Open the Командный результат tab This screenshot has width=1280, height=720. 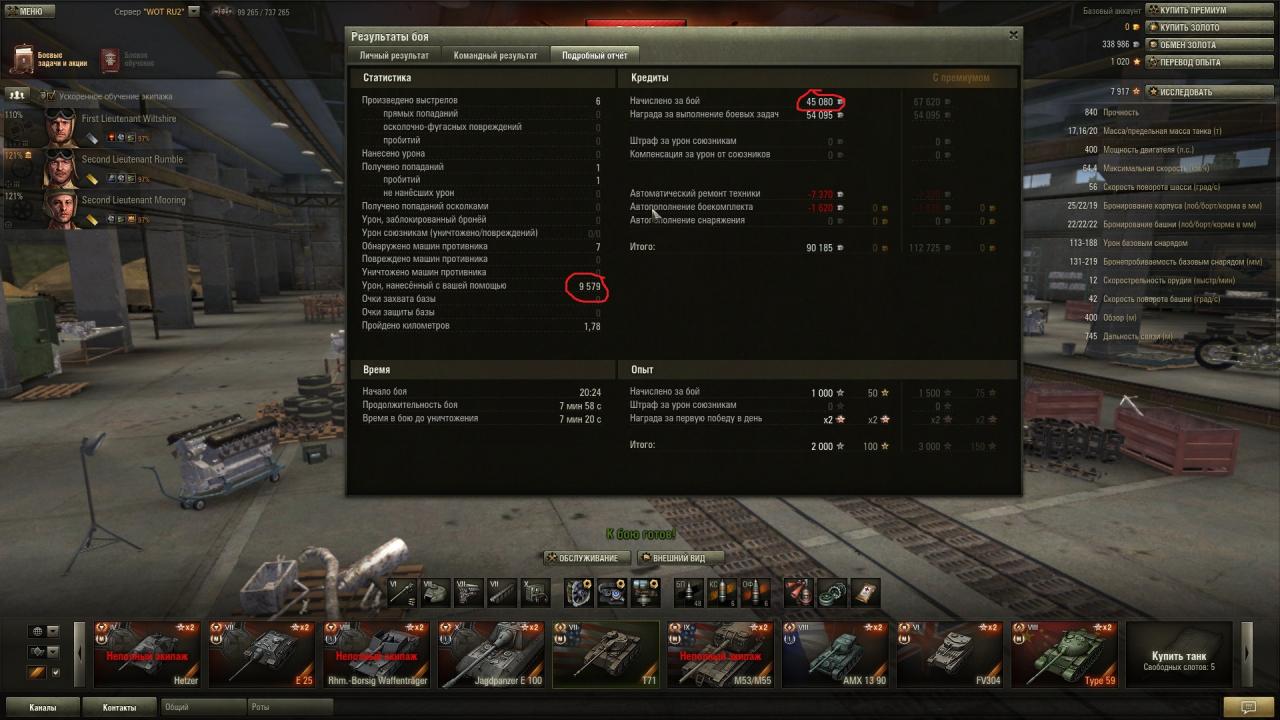click(495, 56)
